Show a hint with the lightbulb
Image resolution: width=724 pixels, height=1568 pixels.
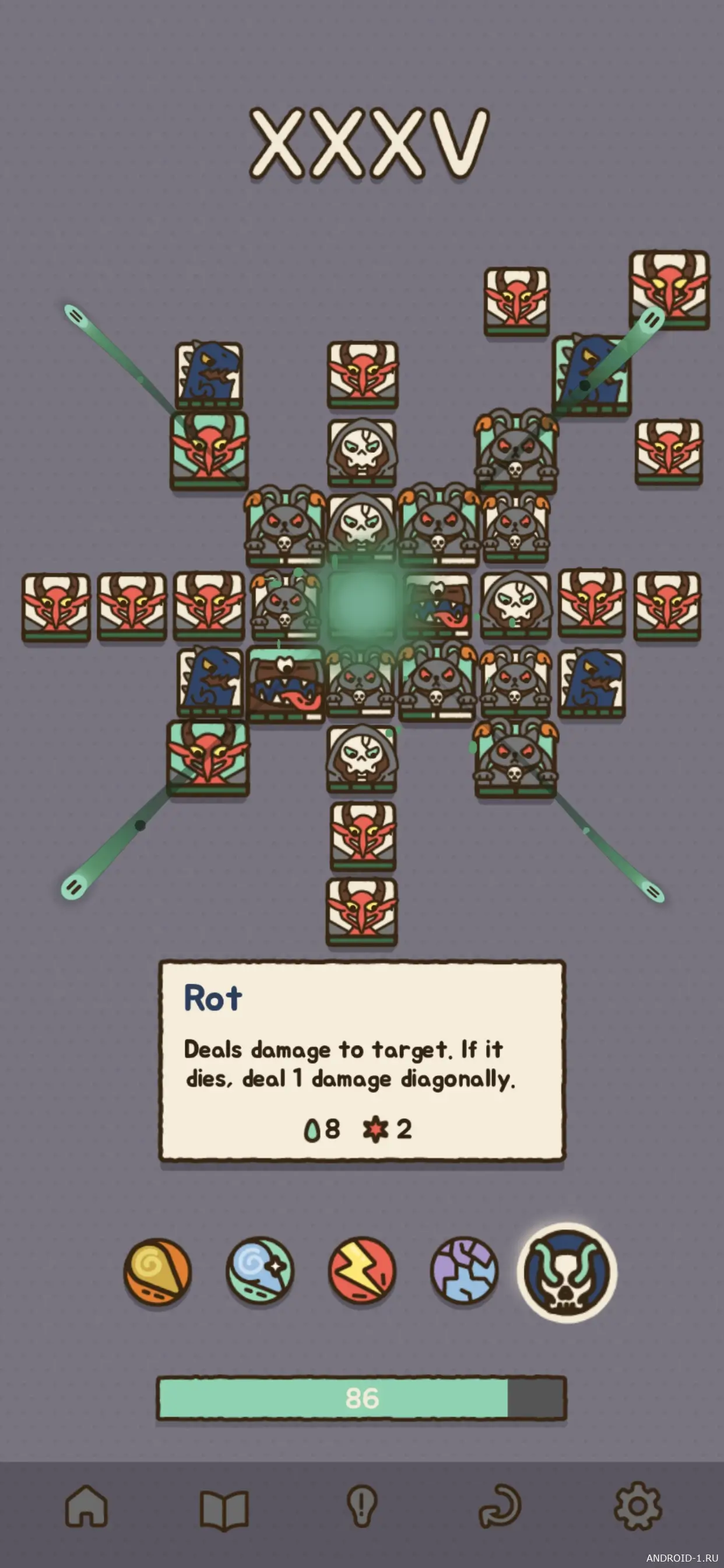[x=362, y=1507]
